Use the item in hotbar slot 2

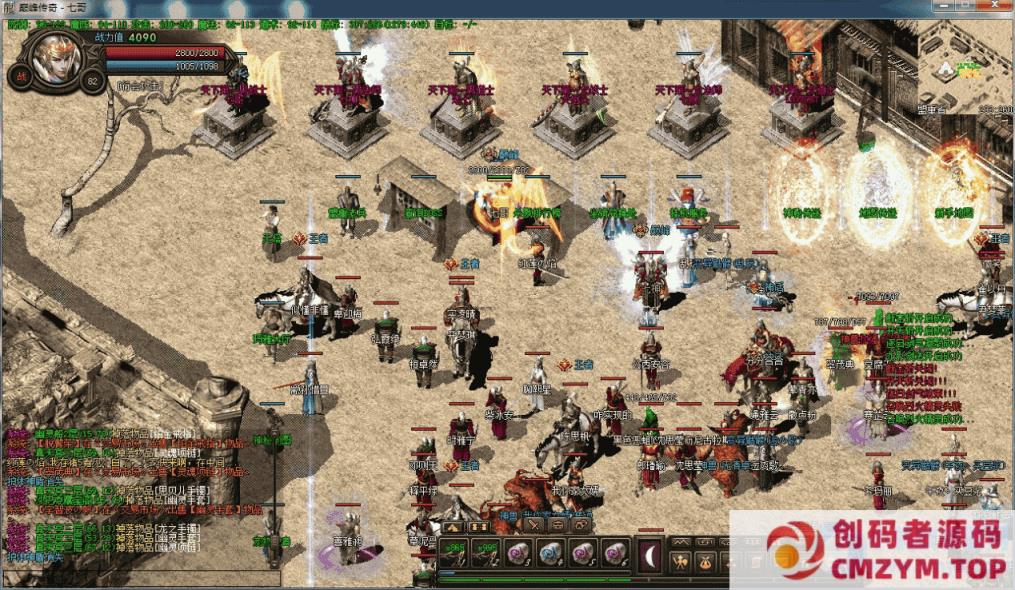tap(486, 553)
